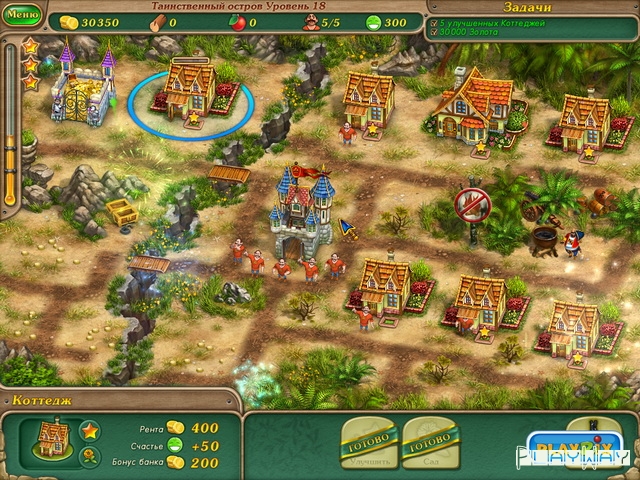Select the blue-circled cottage building
The height and width of the screenshot is (480, 640).
188,90
